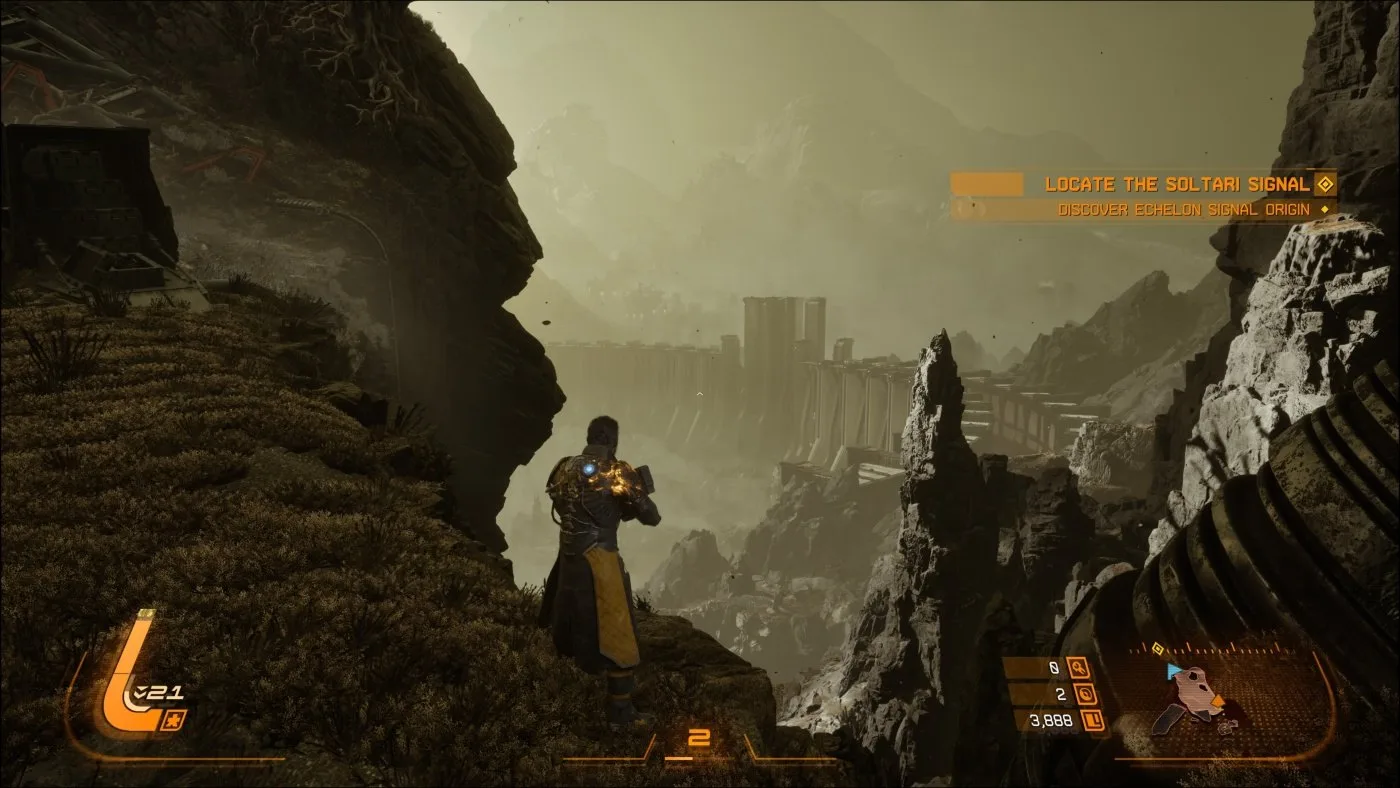
Task: Select the round coin currency icon
Action: [x=1087, y=694]
